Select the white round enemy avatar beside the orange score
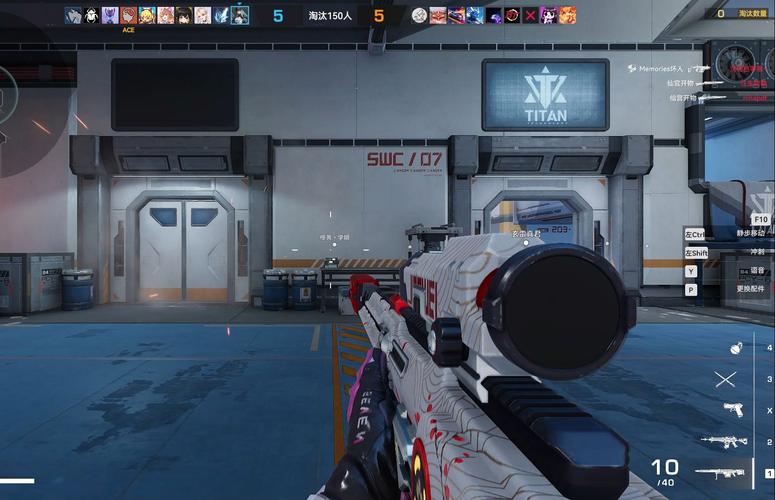The image size is (775, 500). [x=420, y=15]
